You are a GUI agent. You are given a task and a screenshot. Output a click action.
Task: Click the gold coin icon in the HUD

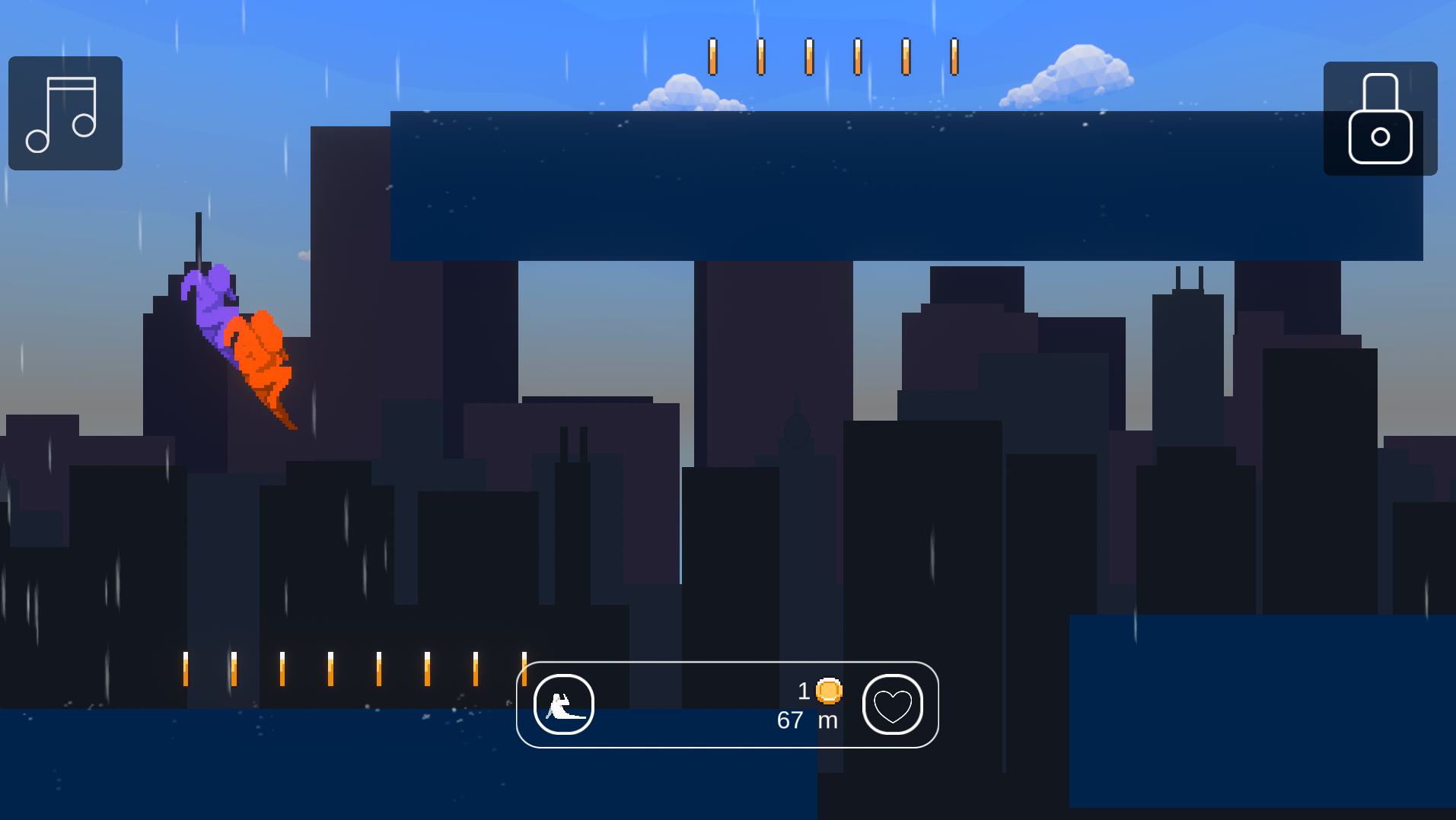[829, 691]
